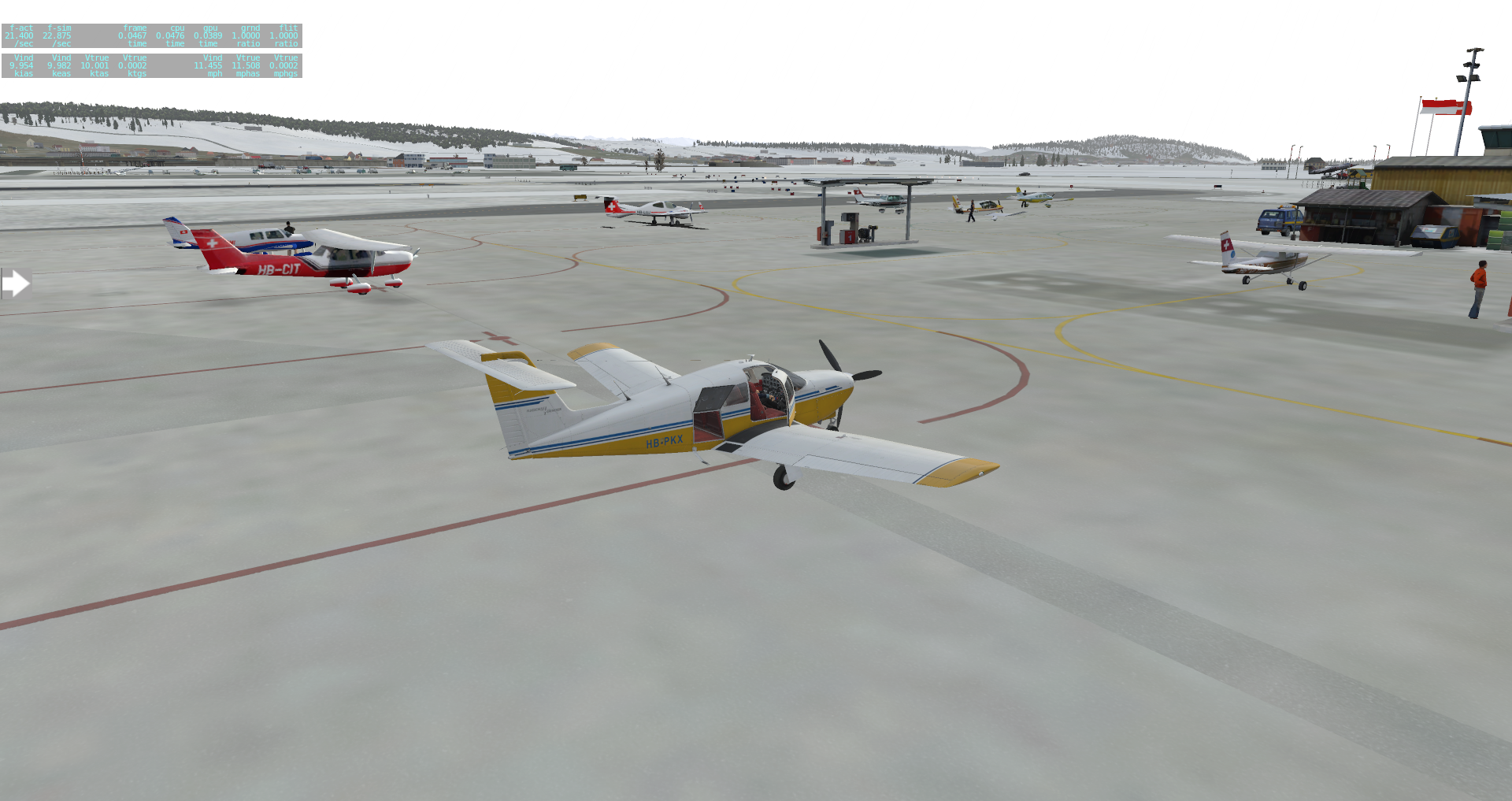Click the Vtrue ktas wind speed value
This screenshot has height=801, width=1512.
96,66
